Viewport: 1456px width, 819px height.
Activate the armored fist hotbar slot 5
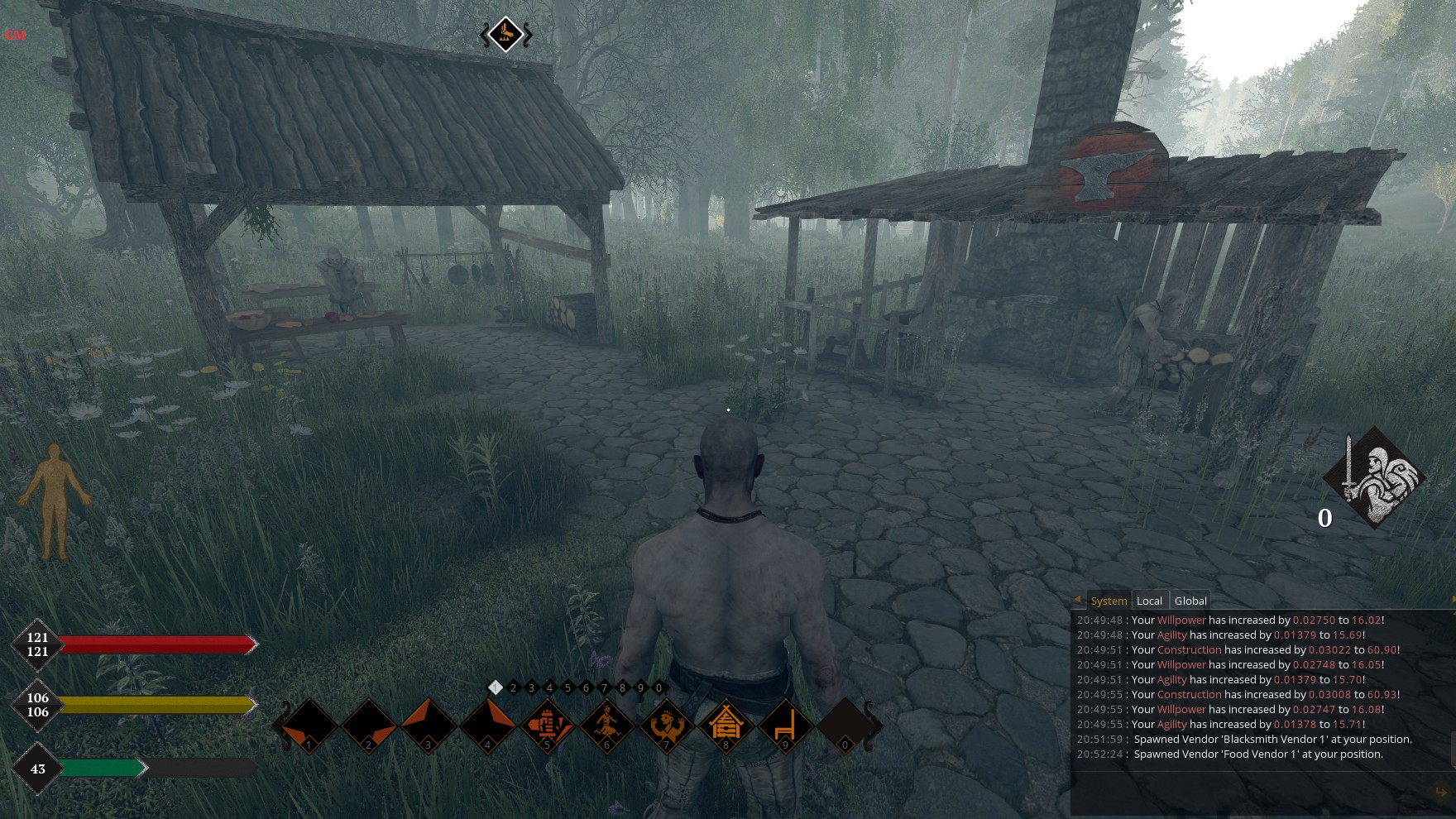click(x=547, y=726)
